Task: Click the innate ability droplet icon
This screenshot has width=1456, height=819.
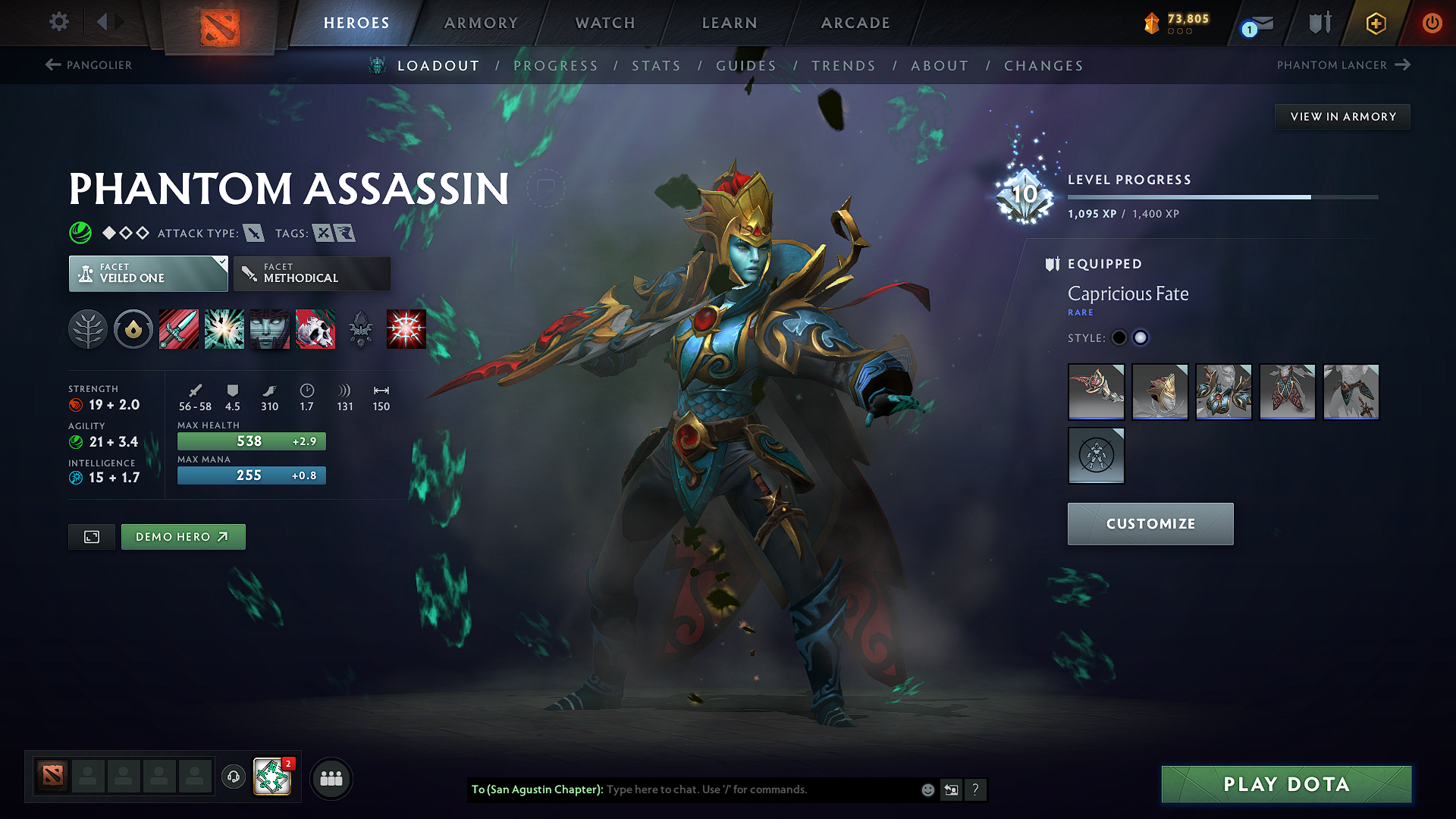Action: pyautogui.click(x=133, y=328)
